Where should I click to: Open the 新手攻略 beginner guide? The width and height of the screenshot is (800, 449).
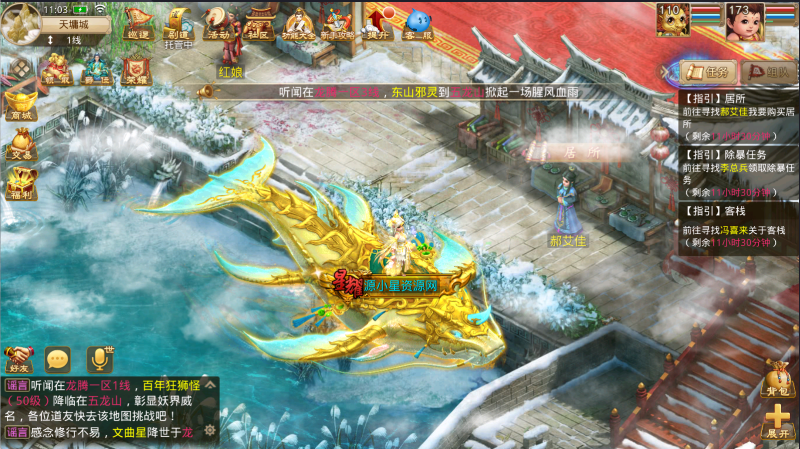(337, 20)
